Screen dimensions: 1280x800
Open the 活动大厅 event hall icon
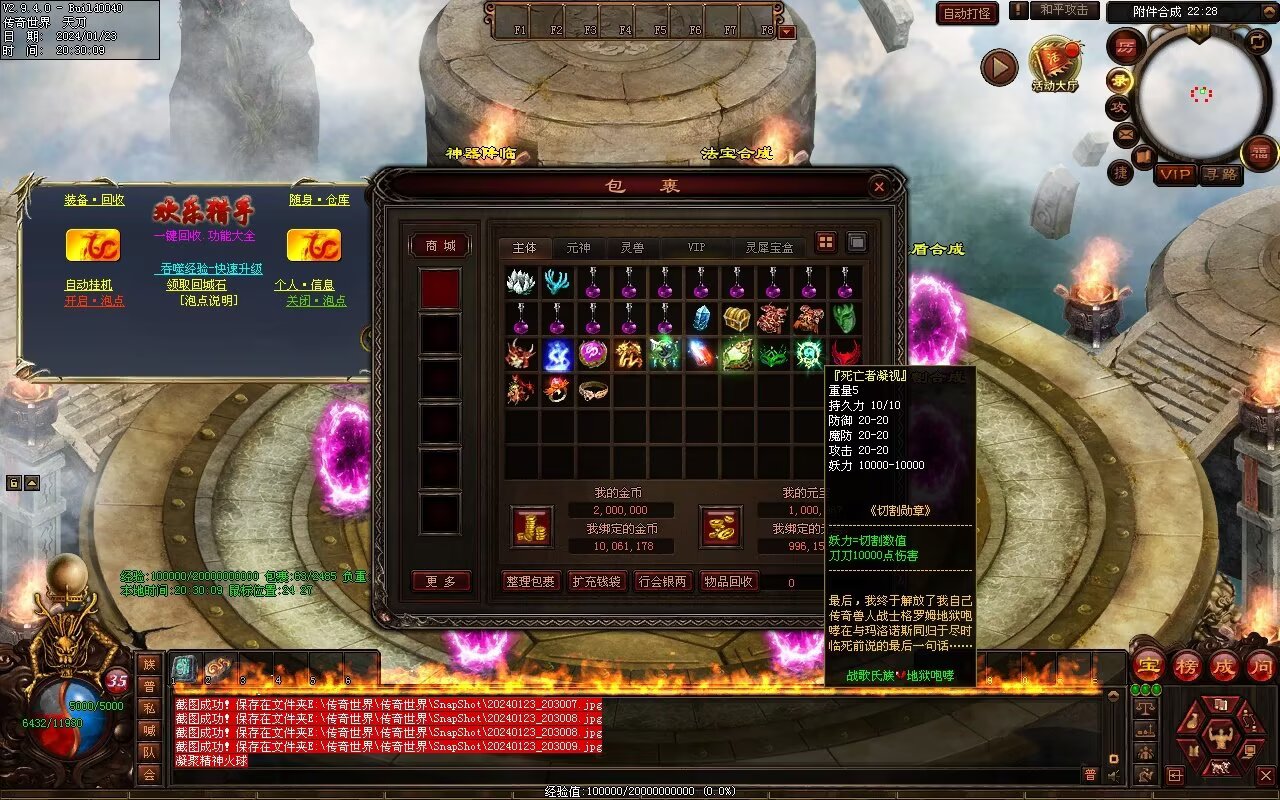coord(1055,62)
